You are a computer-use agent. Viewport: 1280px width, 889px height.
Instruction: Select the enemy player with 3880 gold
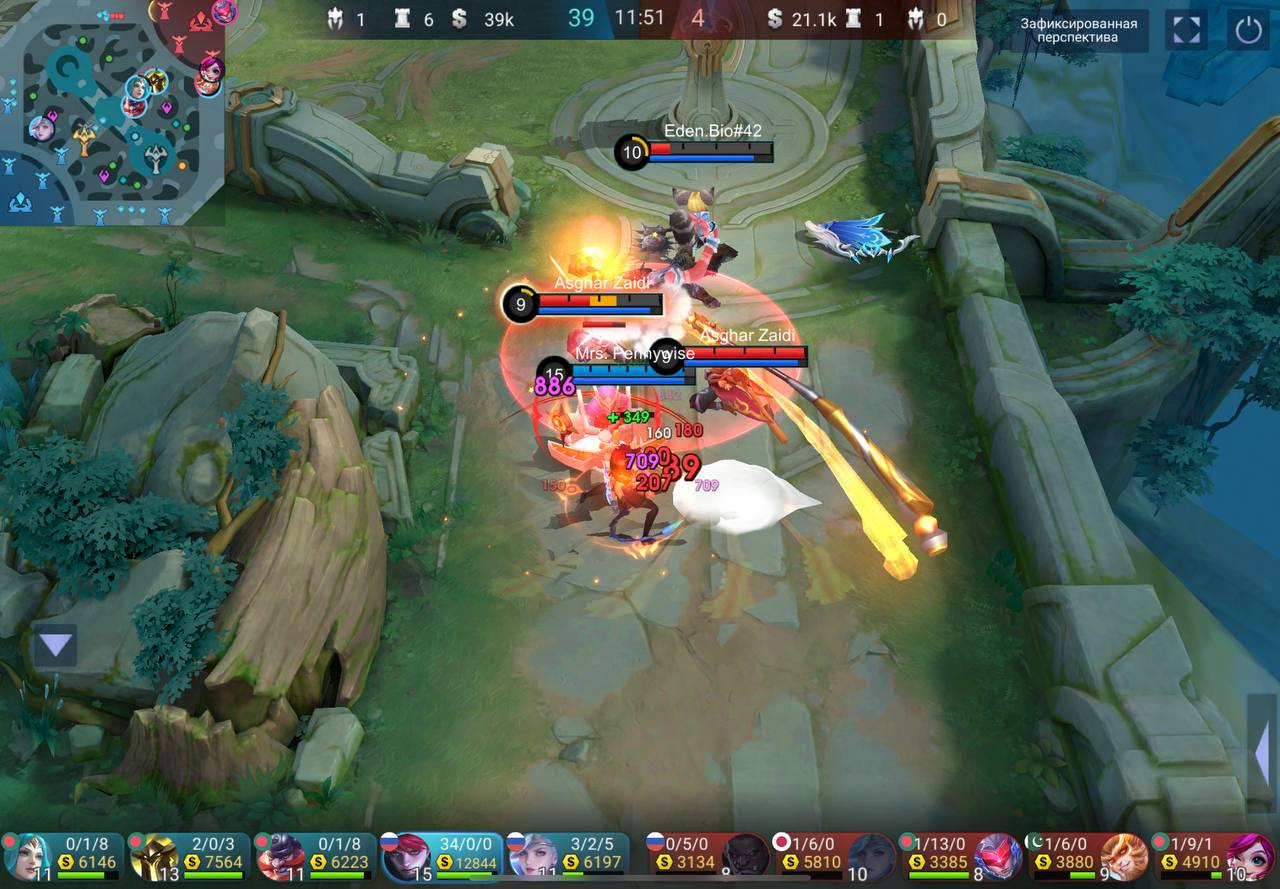[1086, 856]
